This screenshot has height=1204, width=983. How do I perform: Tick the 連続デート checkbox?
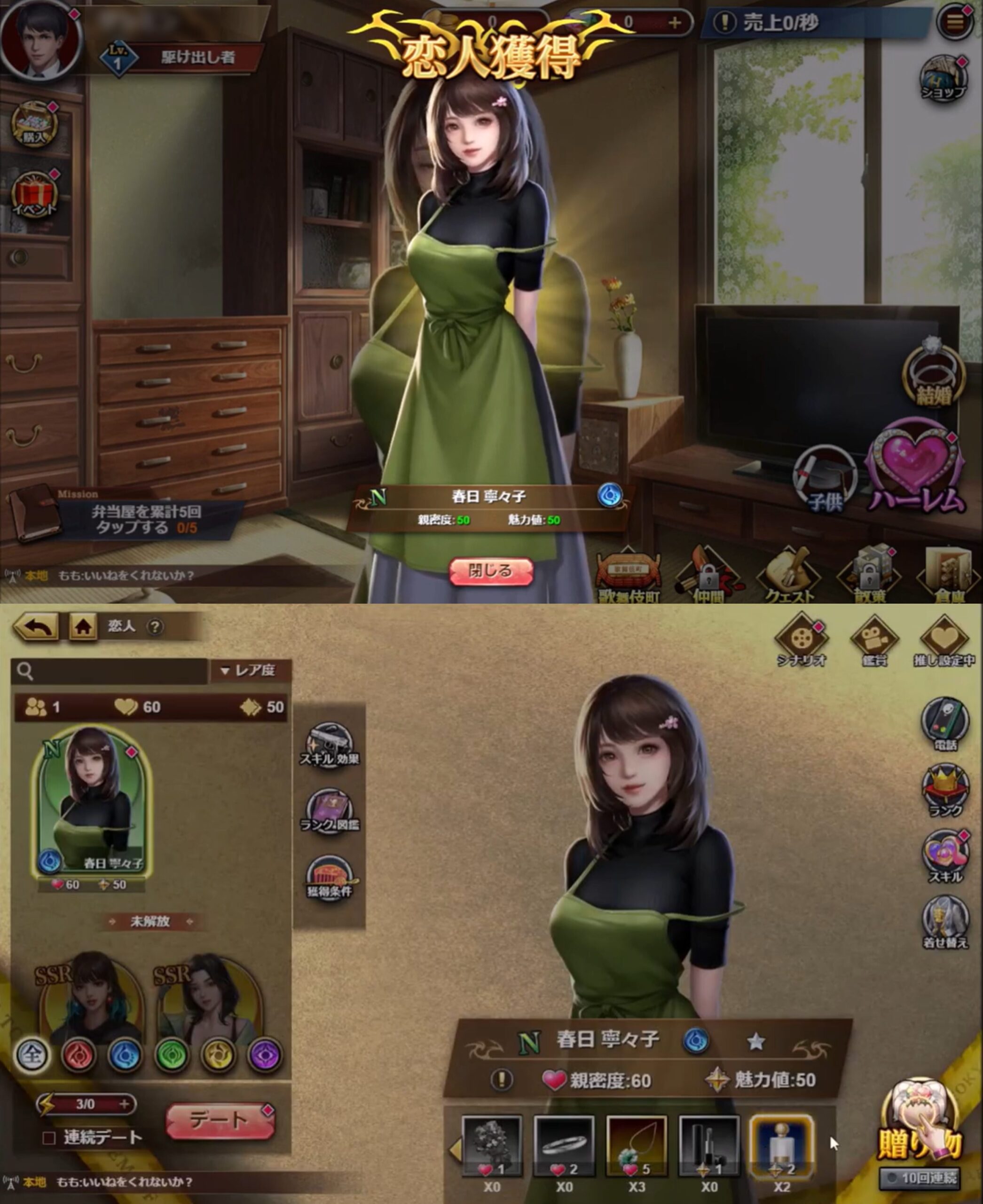(x=49, y=1138)
